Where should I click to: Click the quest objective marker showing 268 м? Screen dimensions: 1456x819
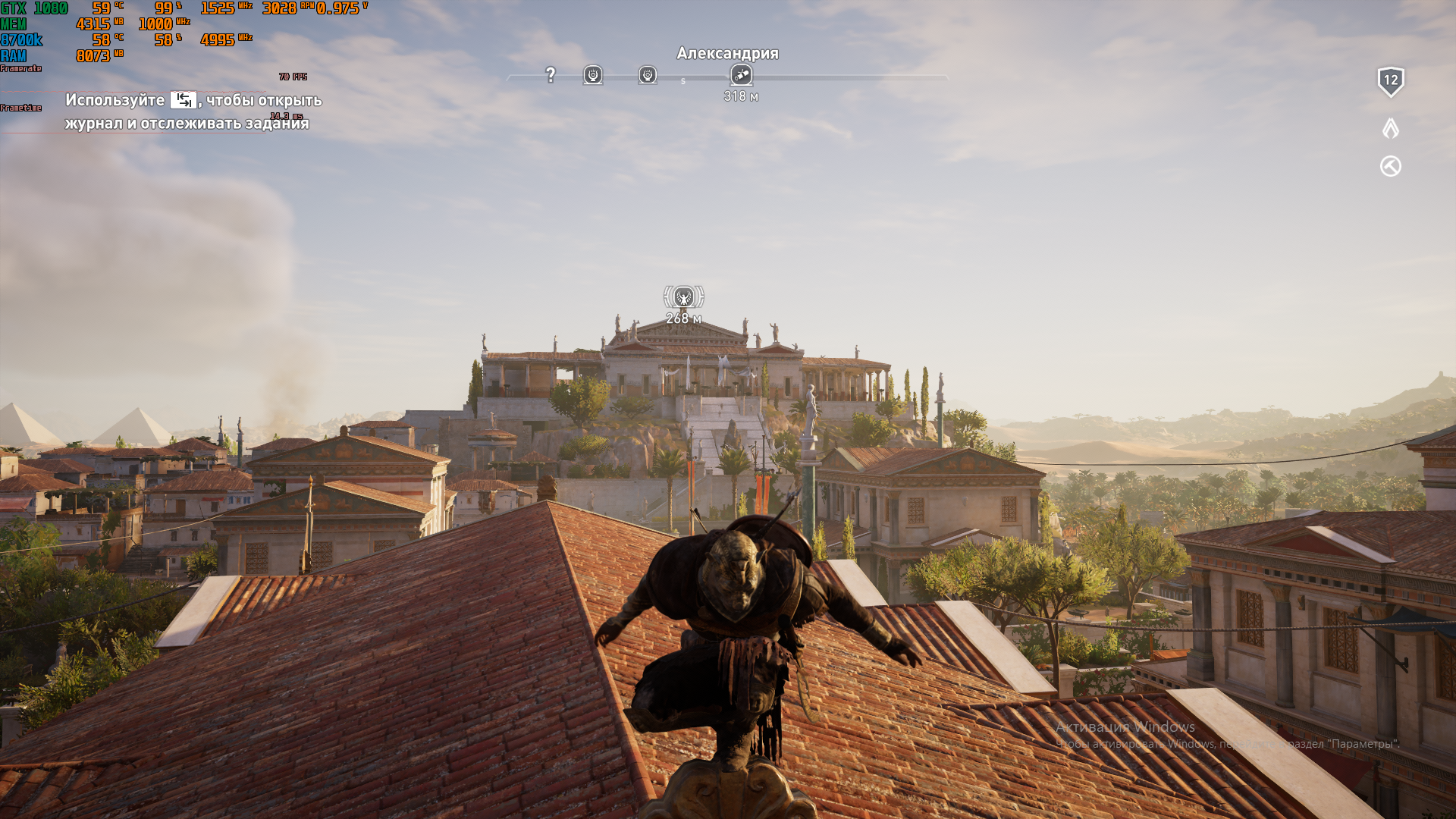point(683,297)
